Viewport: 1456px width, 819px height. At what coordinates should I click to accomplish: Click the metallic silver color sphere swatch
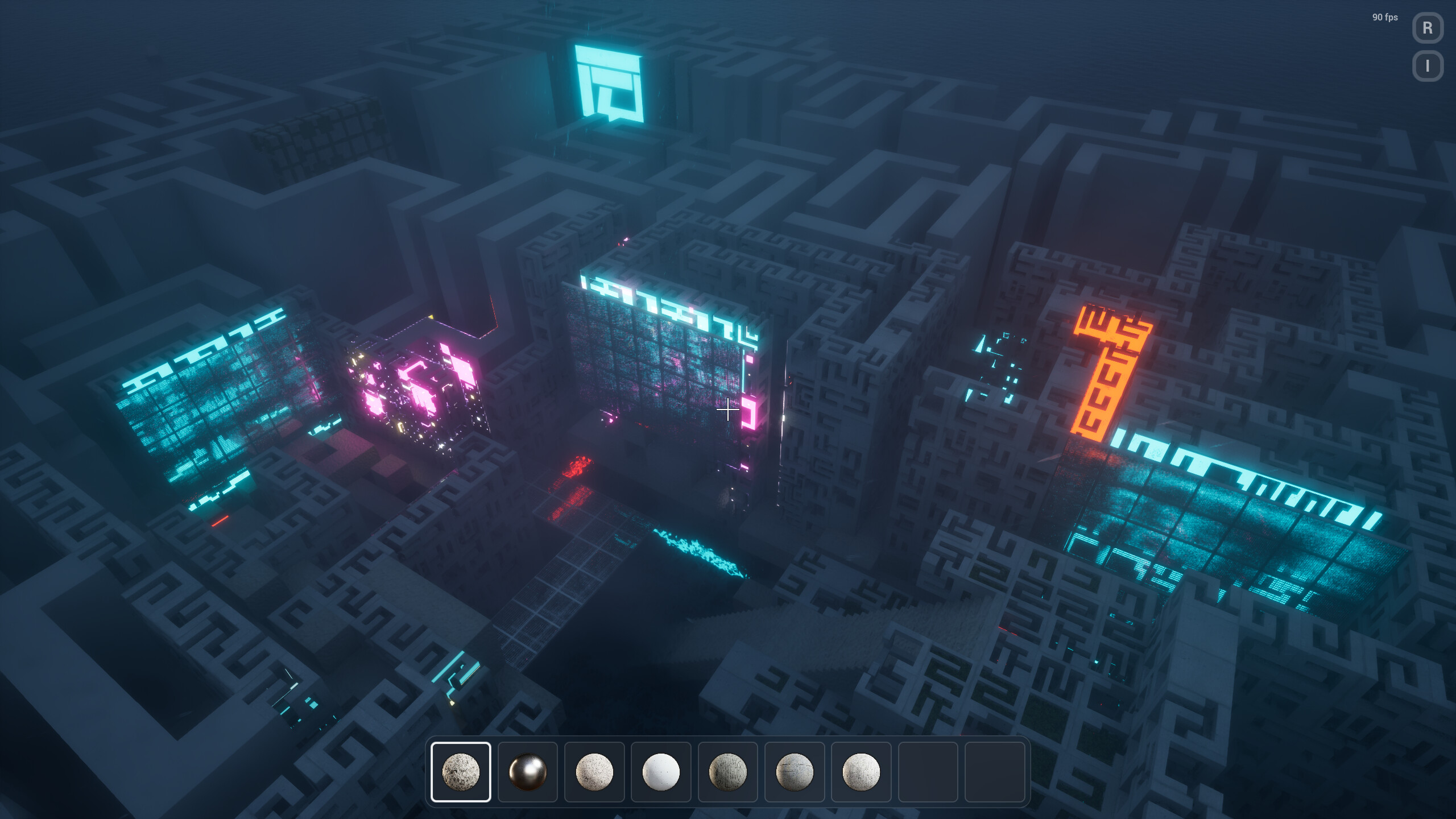coord(528,773)
